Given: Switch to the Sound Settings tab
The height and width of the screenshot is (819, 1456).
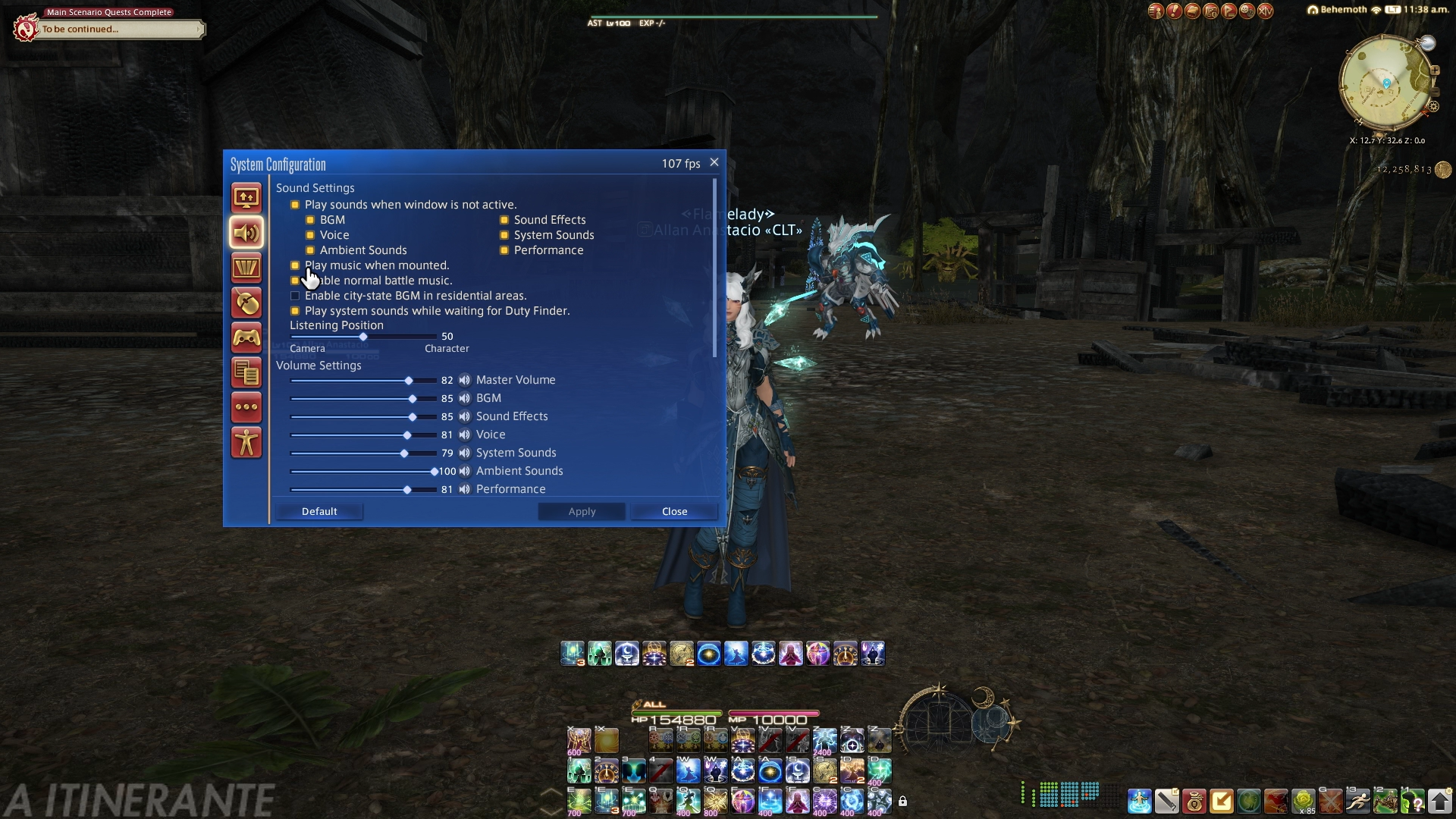Looking at the screenshot, I should (x=246, y=233).
